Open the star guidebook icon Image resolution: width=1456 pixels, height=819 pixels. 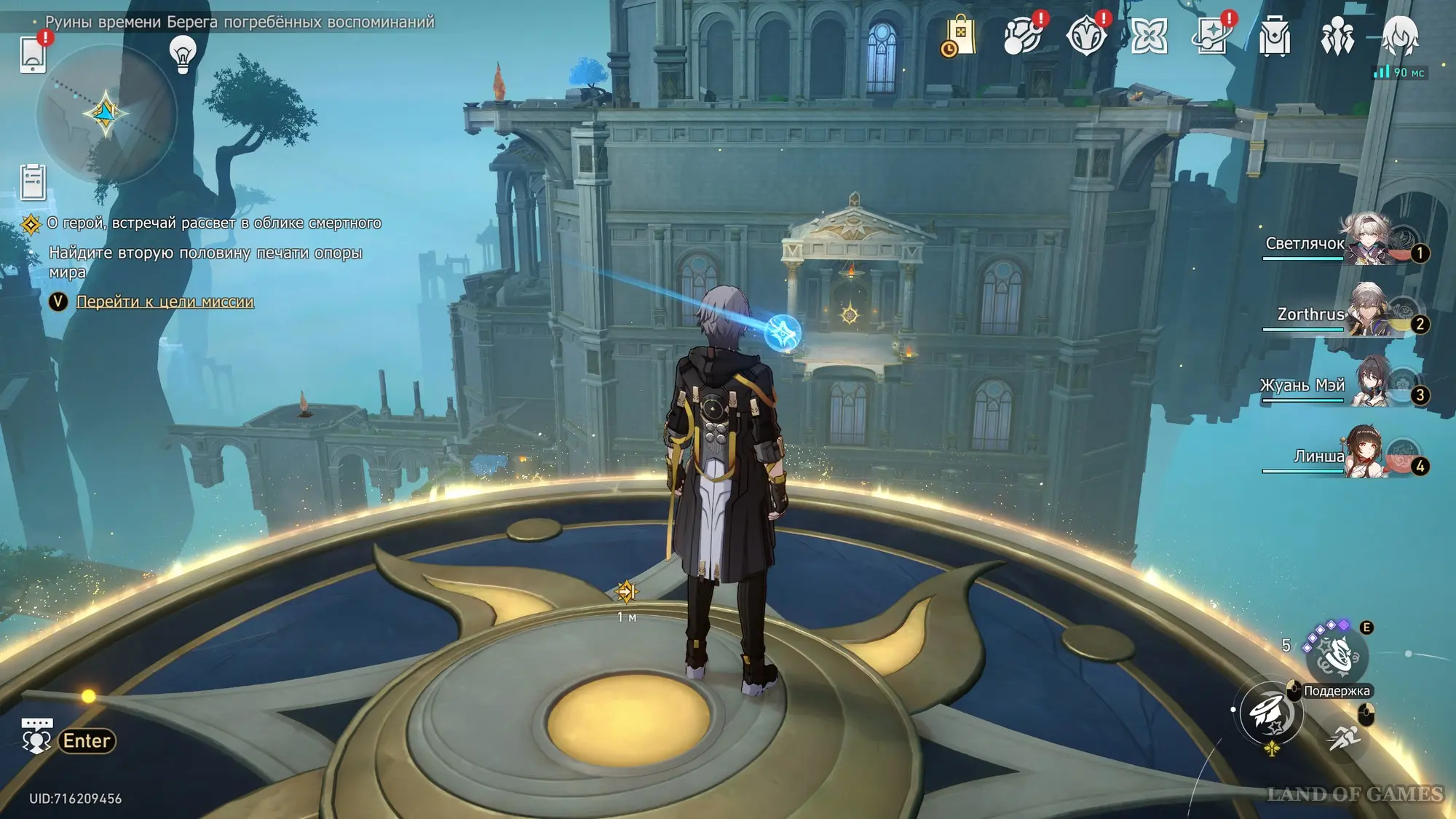point(1211,36)
